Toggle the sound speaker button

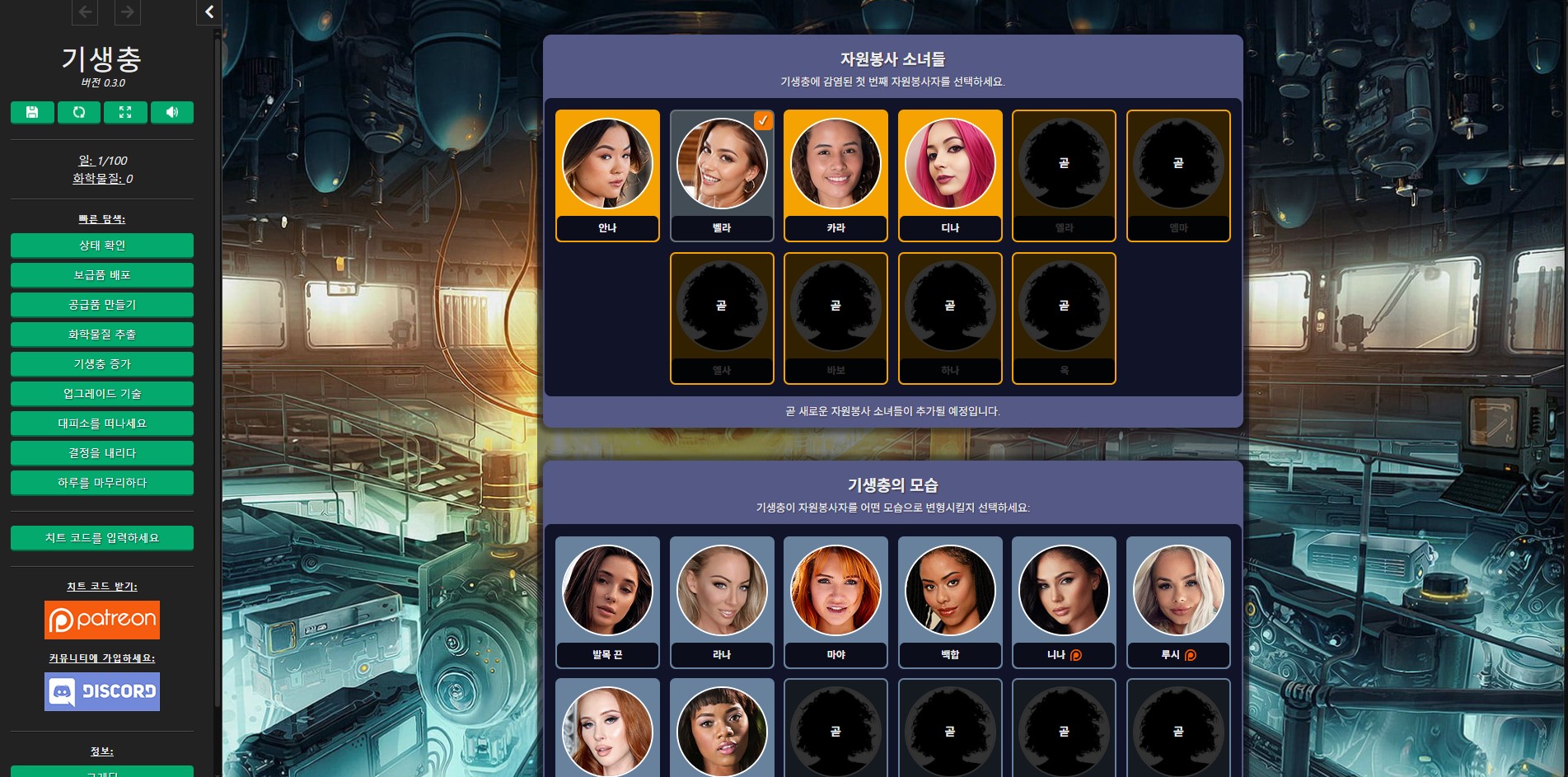(172, 112)
